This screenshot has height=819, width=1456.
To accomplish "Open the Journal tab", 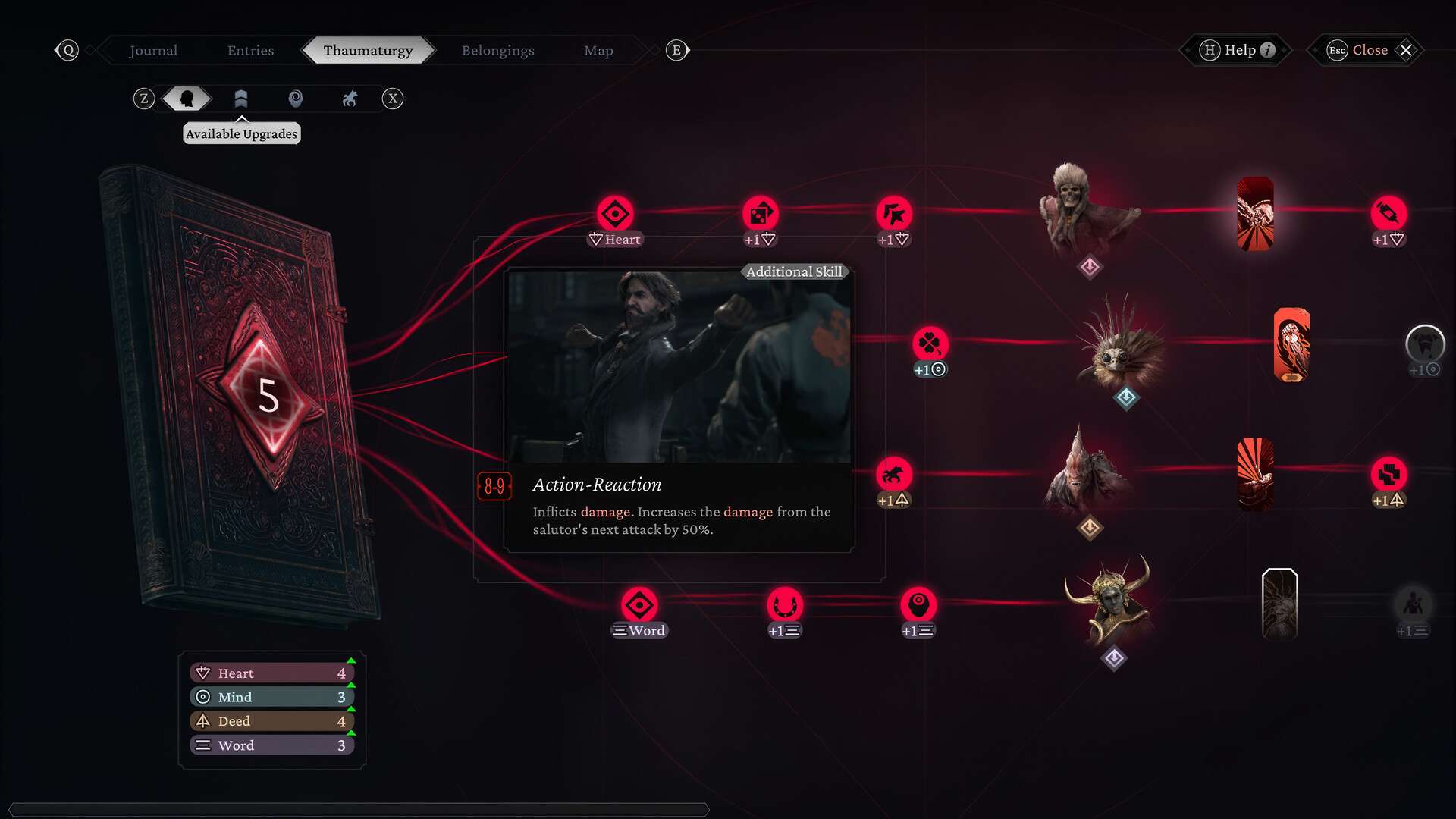I will pos(153,50).
